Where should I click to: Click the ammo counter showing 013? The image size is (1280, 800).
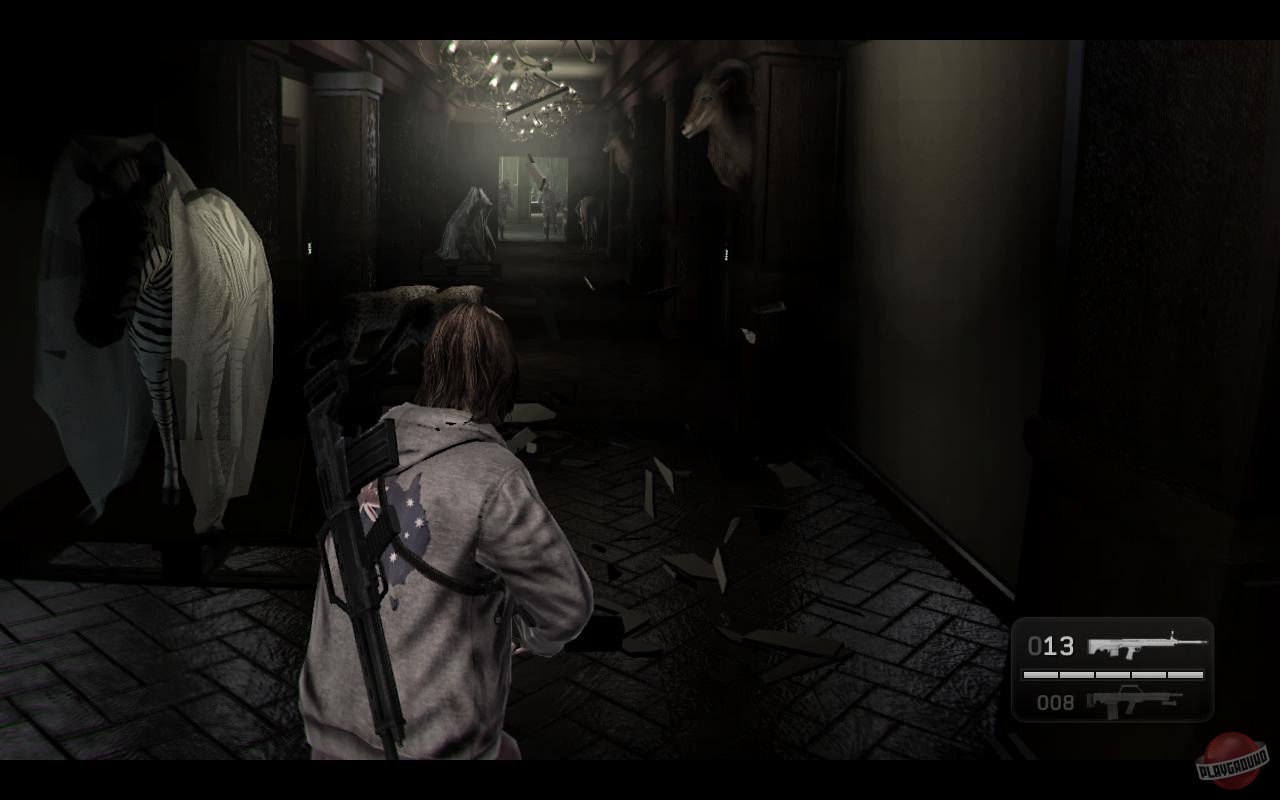(x=1053, y=647)
